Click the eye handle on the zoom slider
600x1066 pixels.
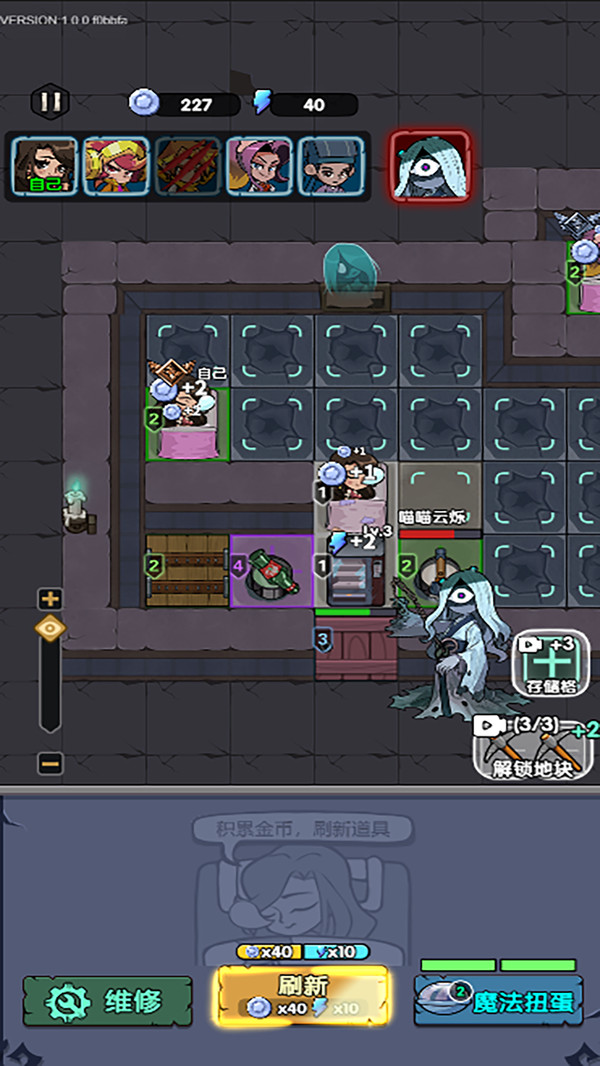pyautogui.click(x=50, y=629)
